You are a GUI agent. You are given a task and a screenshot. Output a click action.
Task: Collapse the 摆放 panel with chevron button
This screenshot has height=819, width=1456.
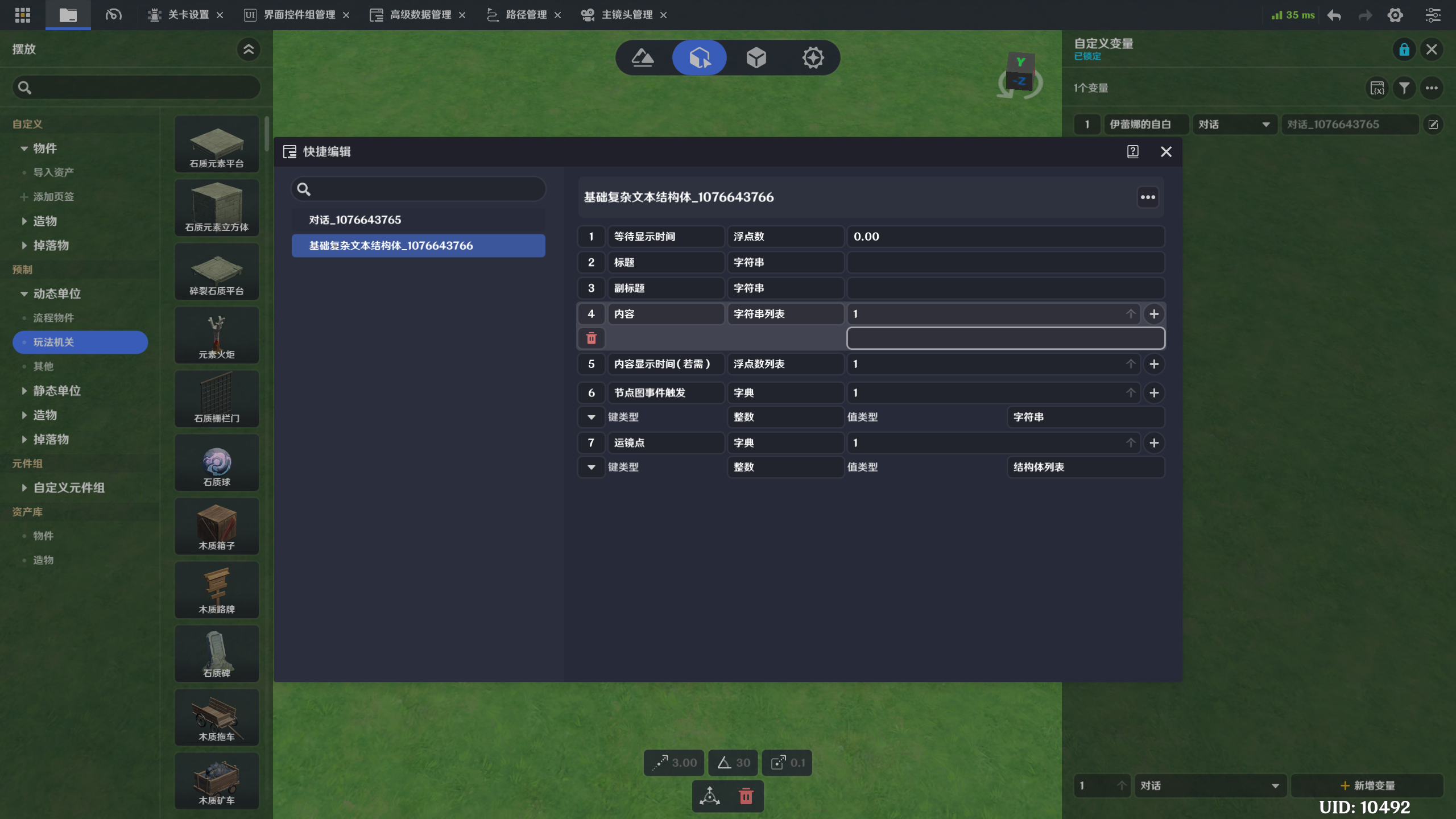(249, 49)
